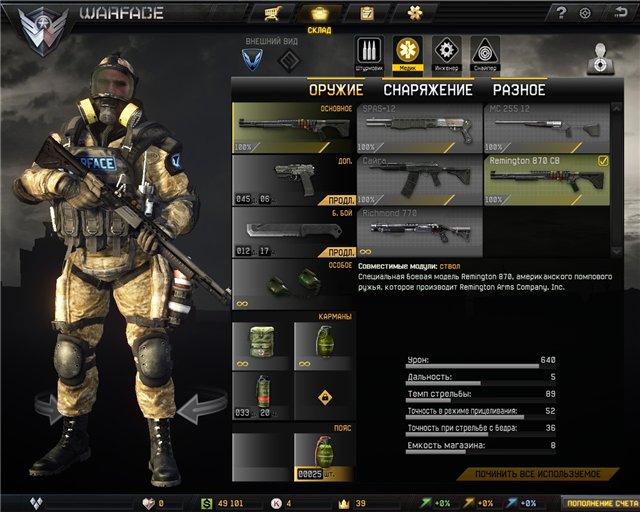The width and height of the screenshot is (640, 512).
Task: Open the shop cart tab
Action: click(270, 14)
